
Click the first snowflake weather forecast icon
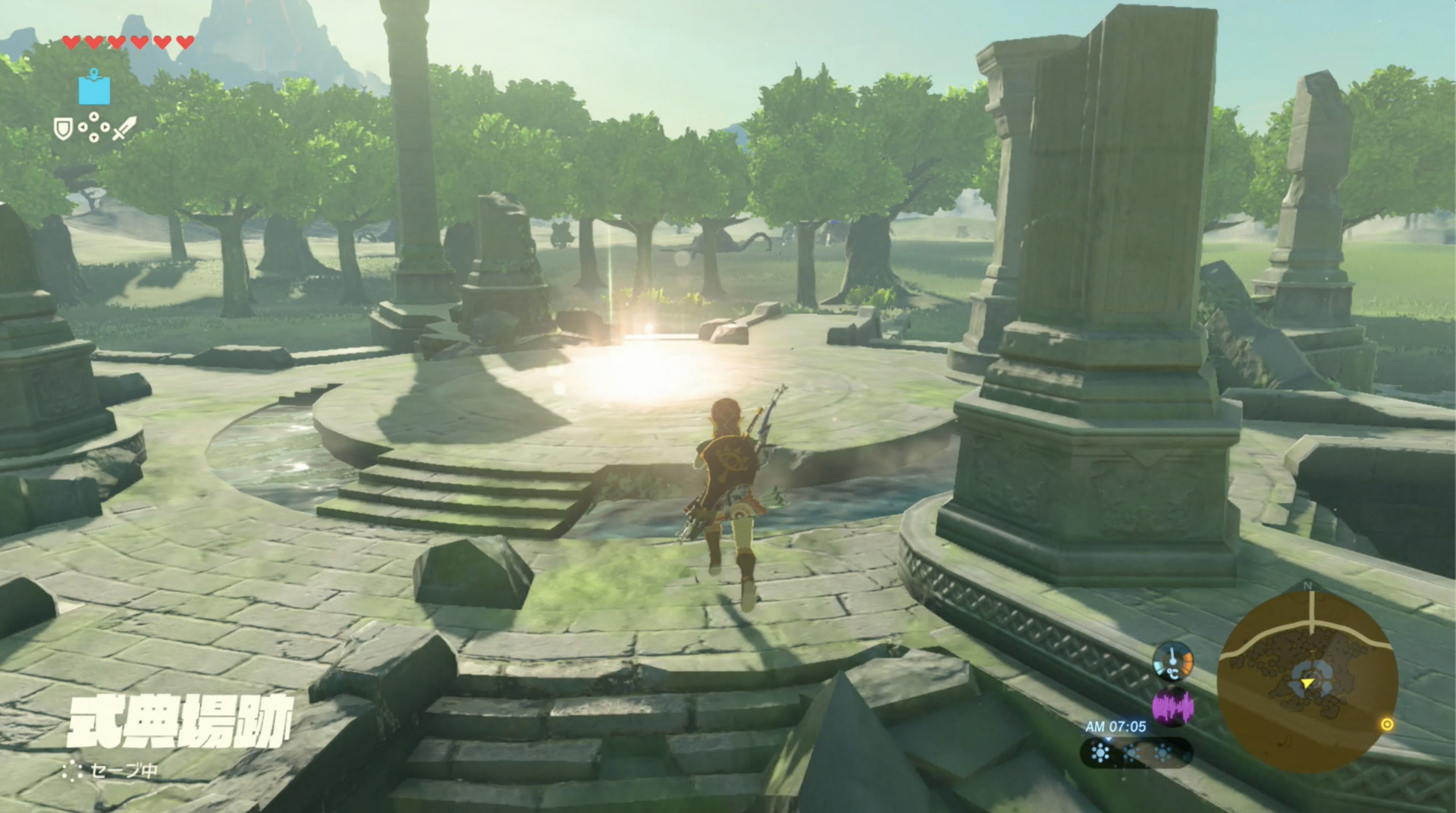point(1100,752)
